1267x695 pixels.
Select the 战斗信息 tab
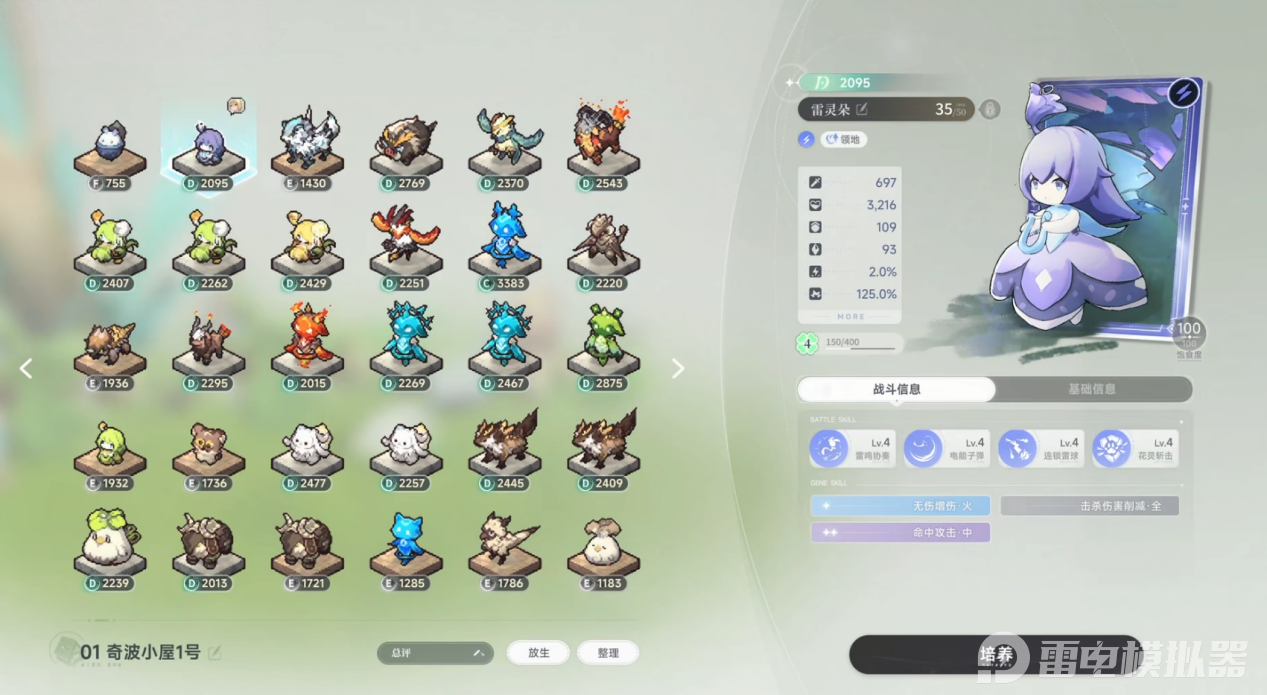[x=896, y=389]
